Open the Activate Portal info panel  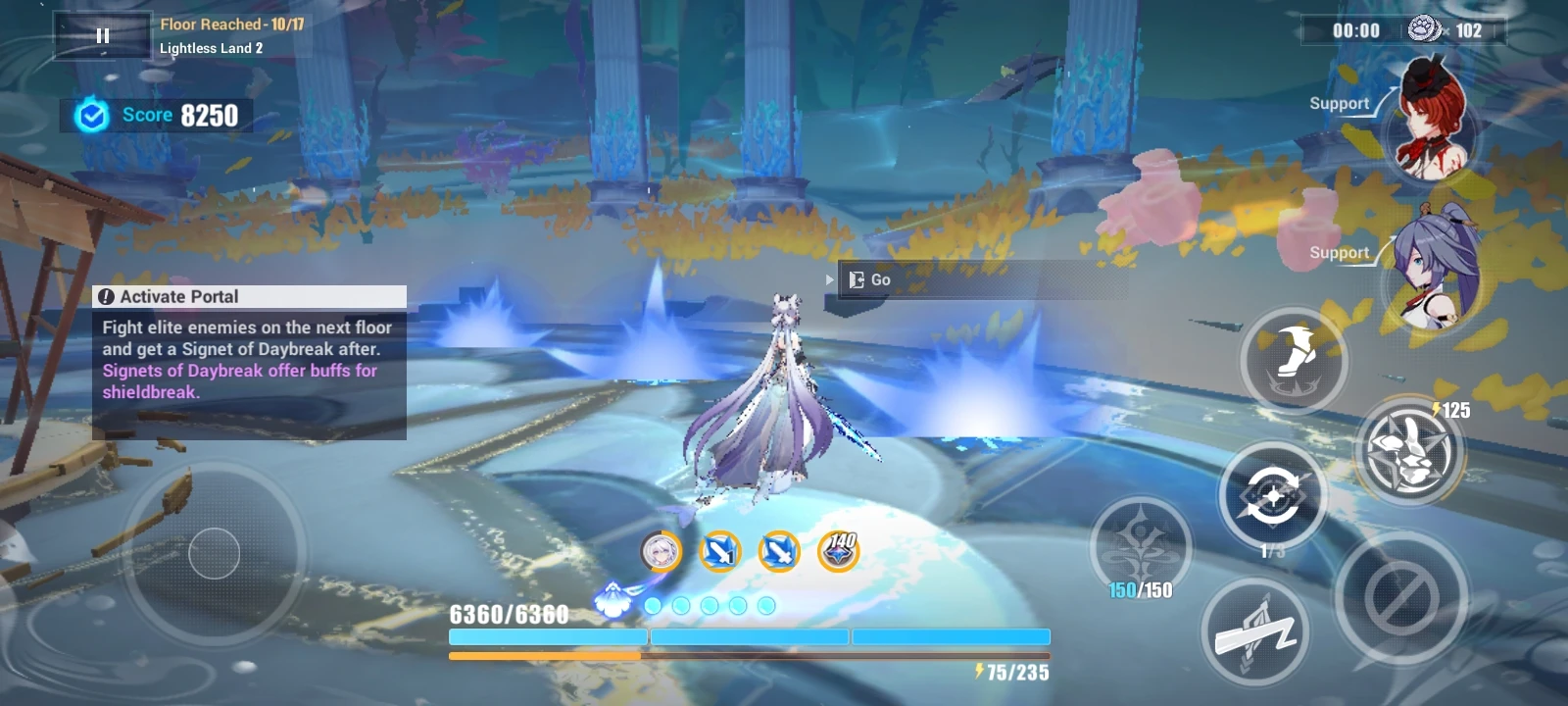click(x=248, y=296)
